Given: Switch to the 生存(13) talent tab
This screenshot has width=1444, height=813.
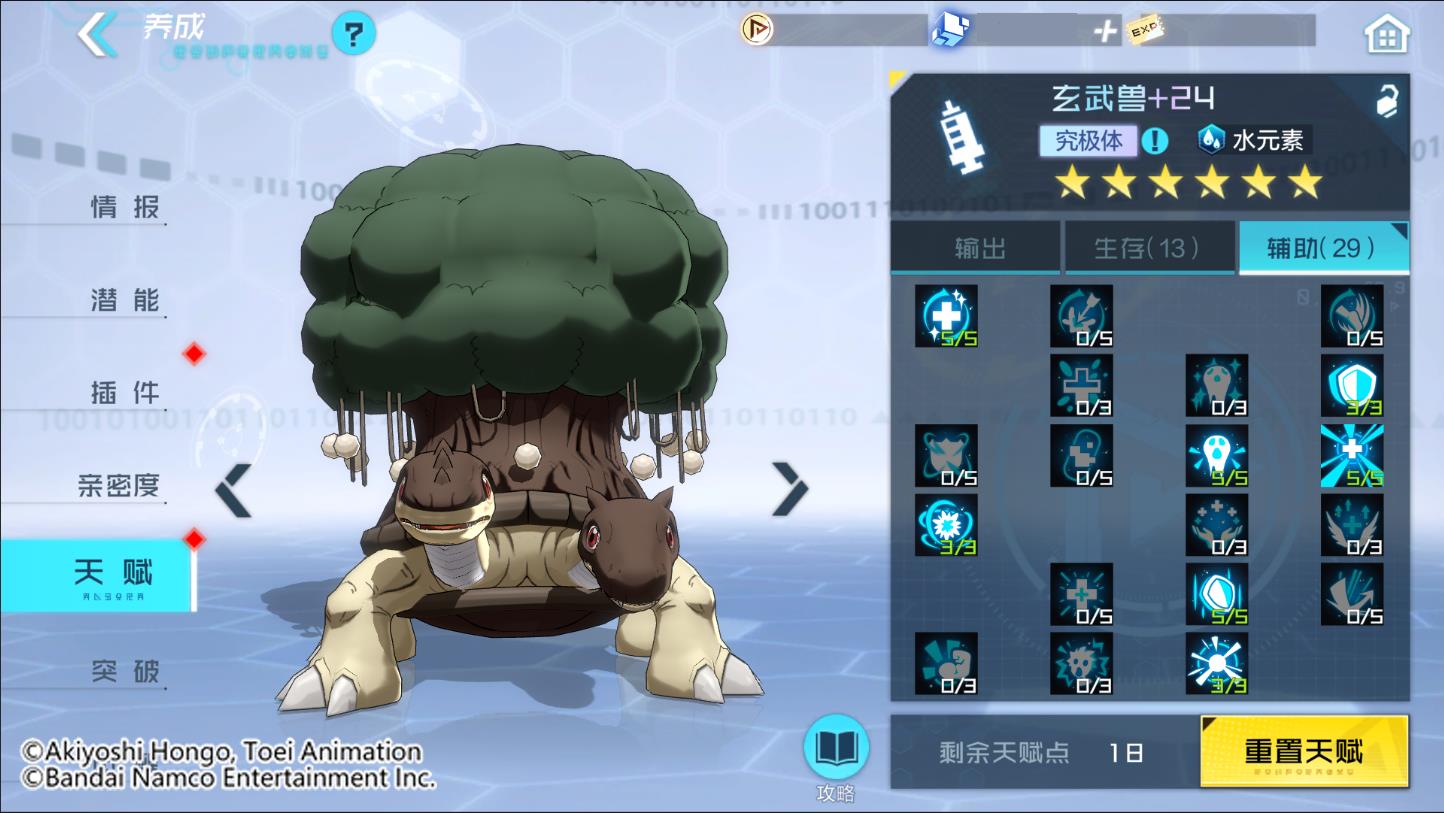Looking at the screenshot, I should click(x=1147, y=248).
